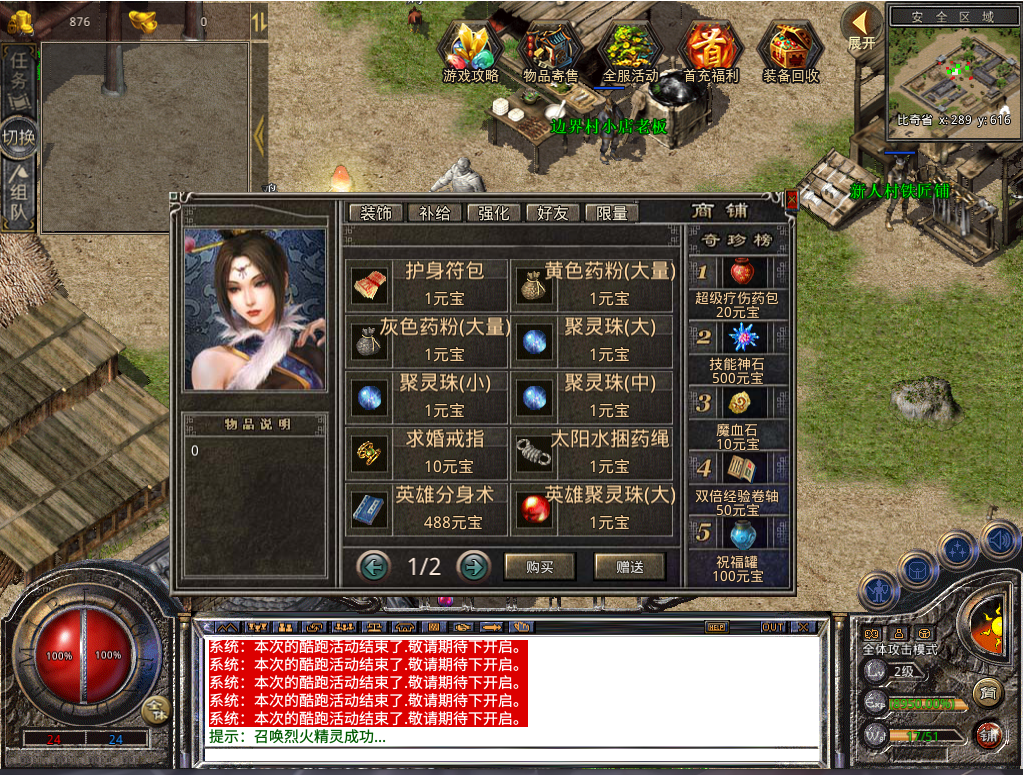Go to next shop page arrow
The image size is (1023, 775).
click(473, 567)
